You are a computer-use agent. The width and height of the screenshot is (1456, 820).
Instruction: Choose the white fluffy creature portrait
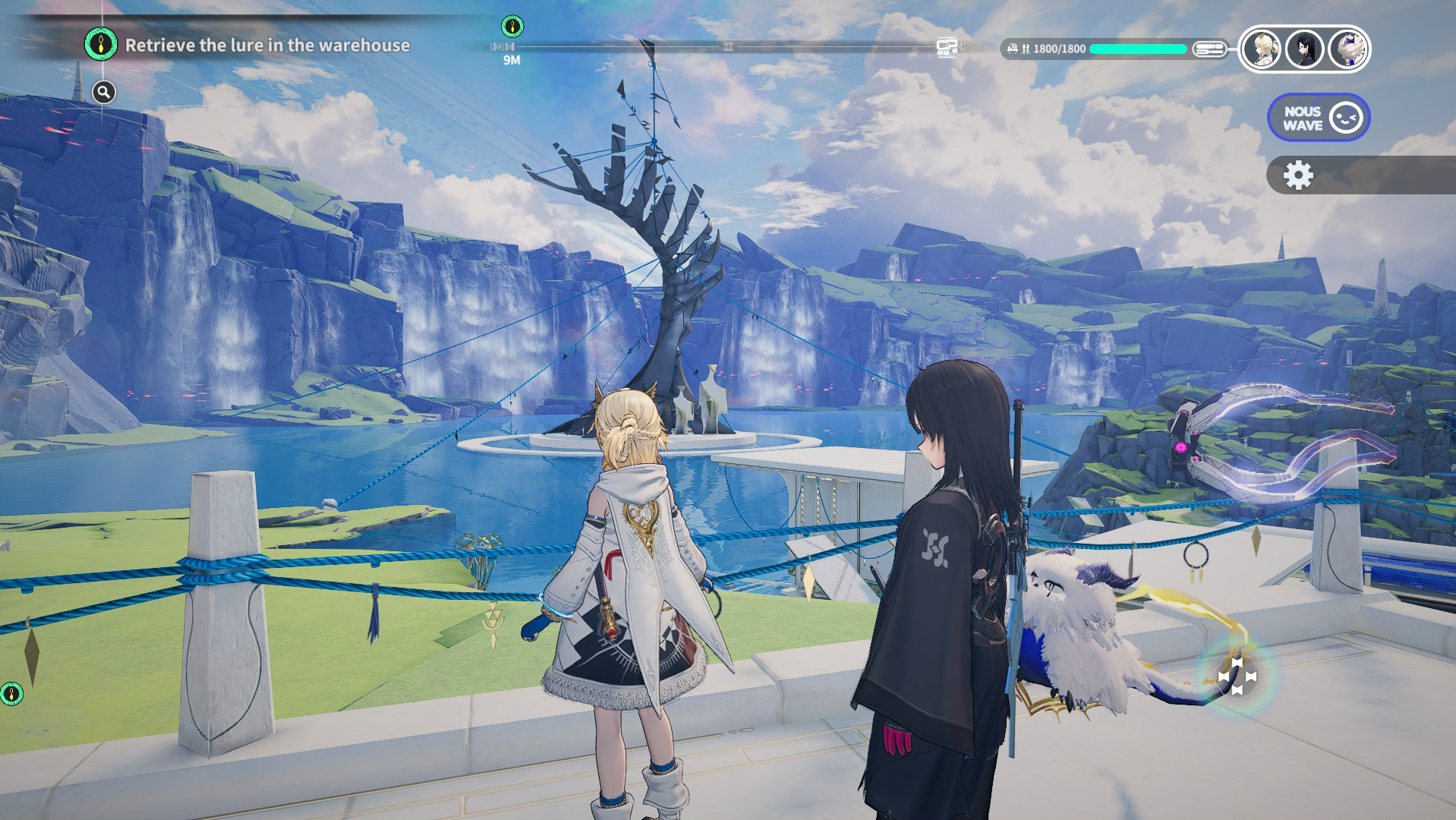1347,49
